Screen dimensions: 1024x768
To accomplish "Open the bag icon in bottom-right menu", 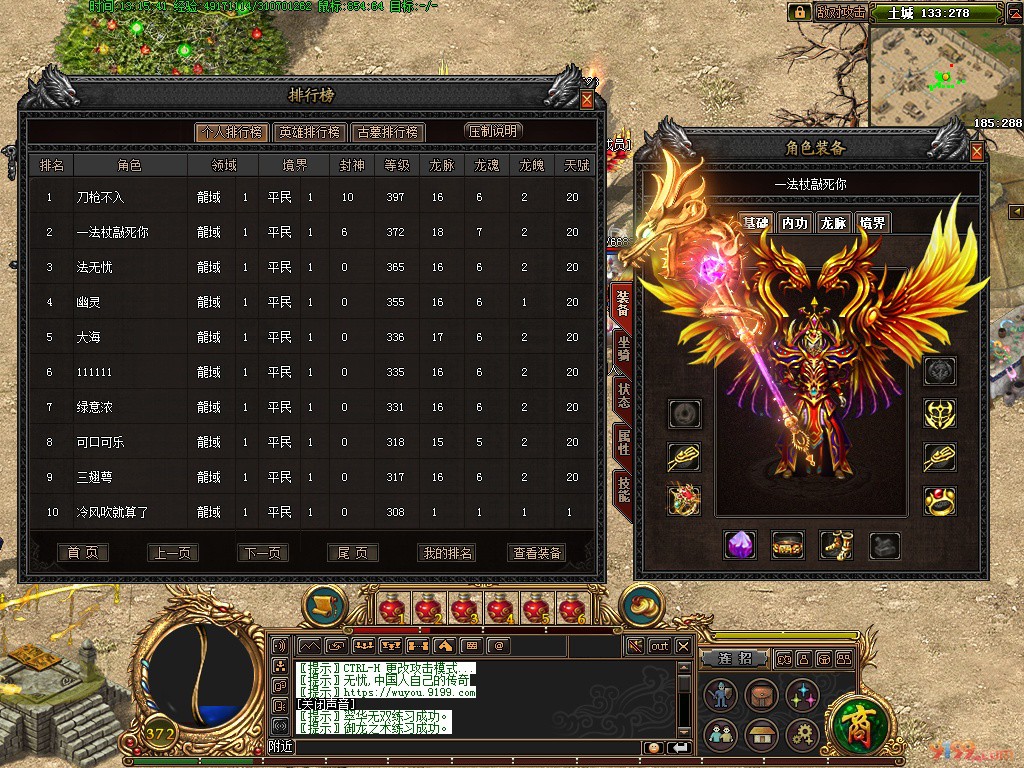I will [762, 695].
